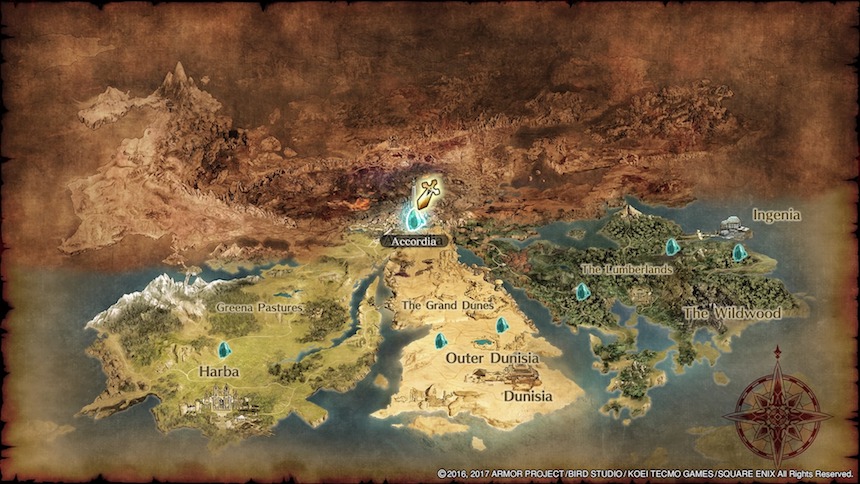Click the Accordia location name label
The width and height of the screenshot is (860, 484).
pyautogui.click(x=413, y=241)
